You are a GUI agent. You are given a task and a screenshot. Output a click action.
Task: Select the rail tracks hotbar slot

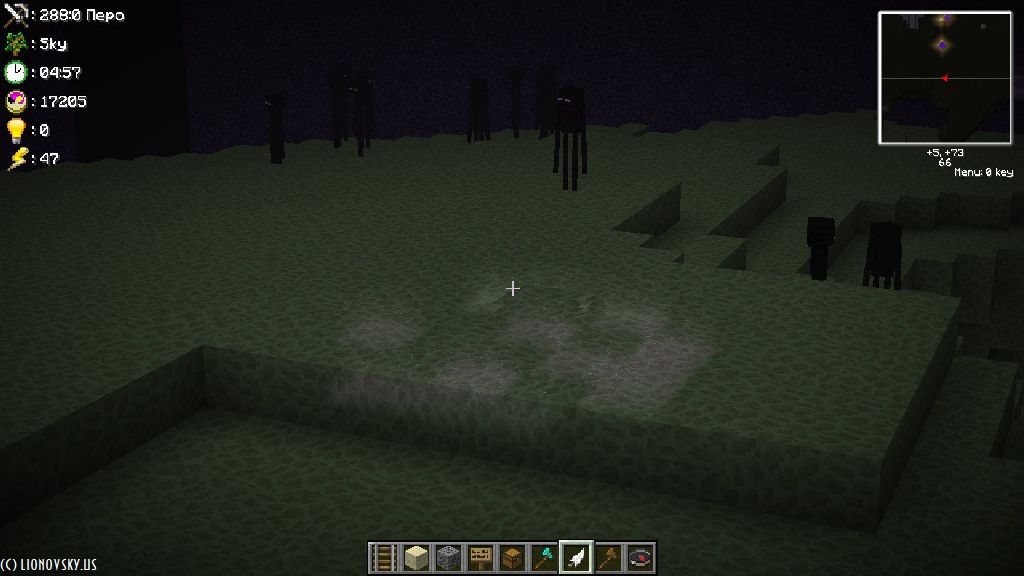coord(384,556)
